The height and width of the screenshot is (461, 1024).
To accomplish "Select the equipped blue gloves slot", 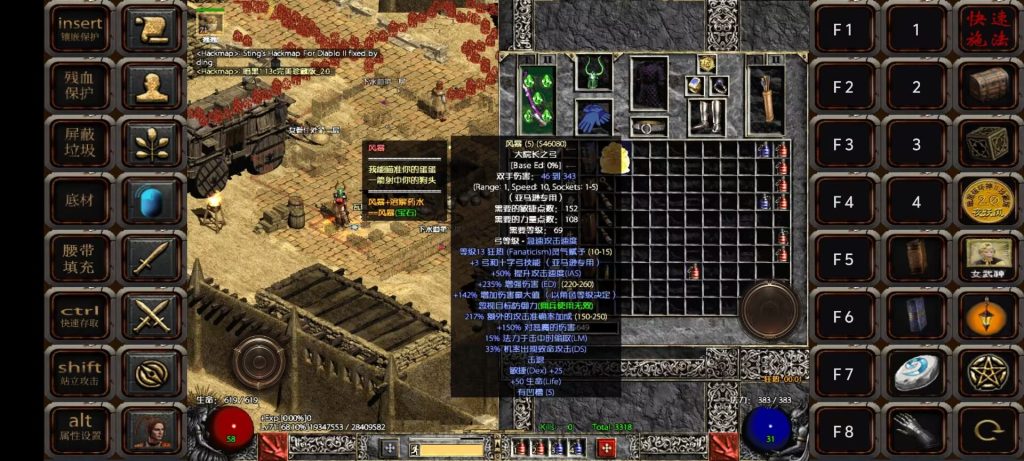I will pyautogui.click(x=594, y=117).
